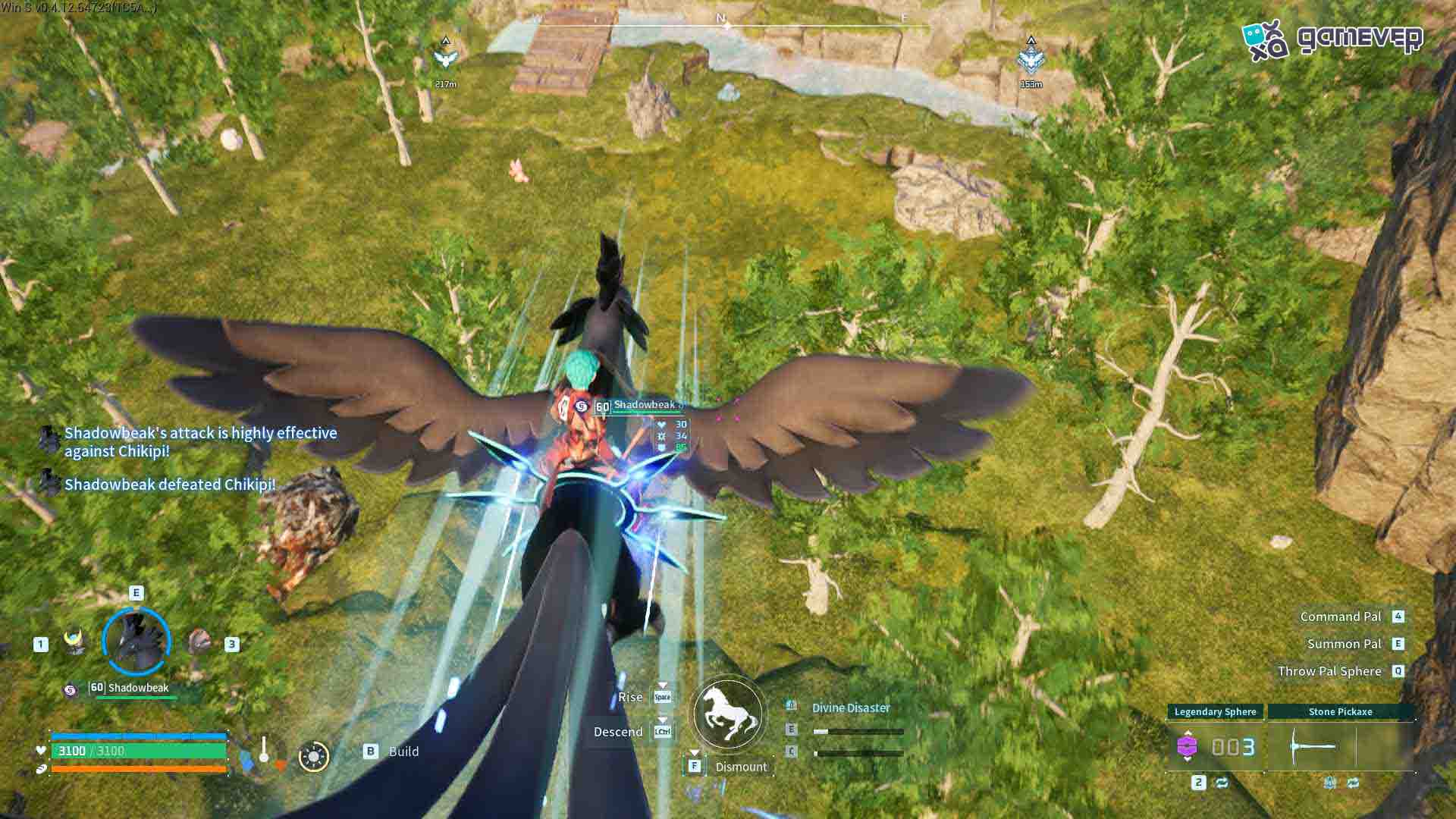
Task: Click the Command Pal option
Action: click(x=1341, y=617)
